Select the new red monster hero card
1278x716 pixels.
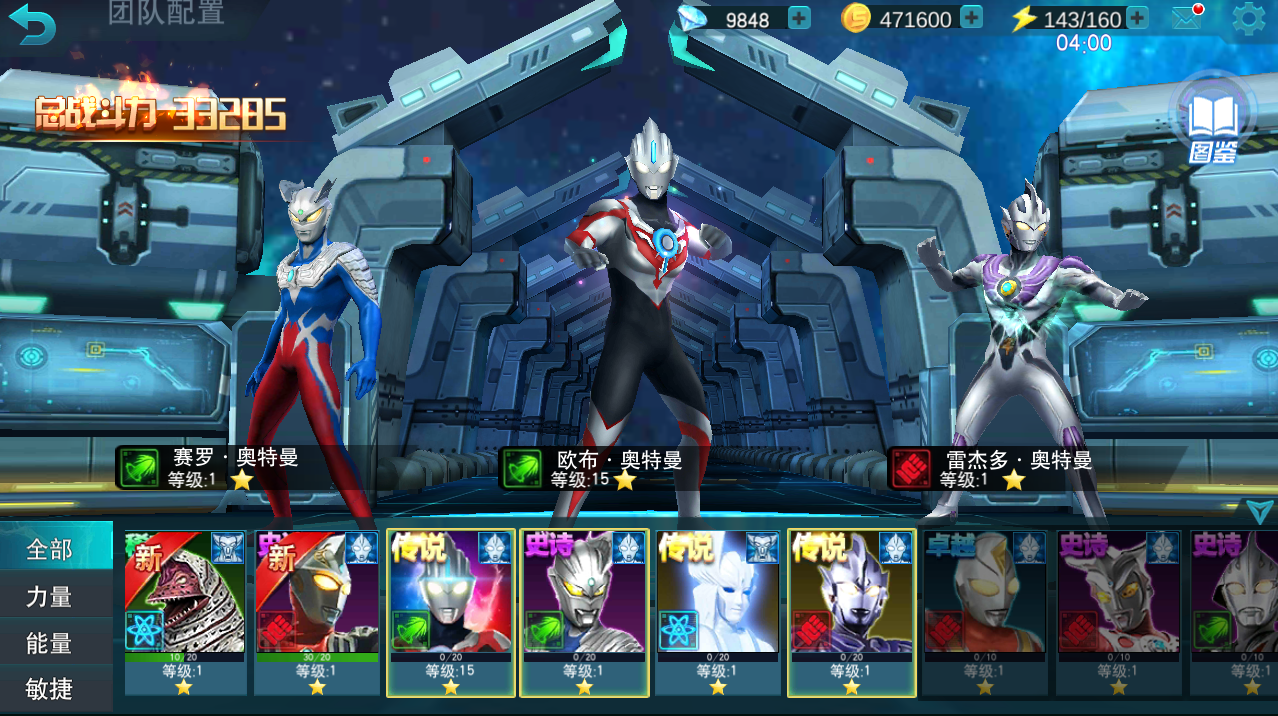pos(185,610)
